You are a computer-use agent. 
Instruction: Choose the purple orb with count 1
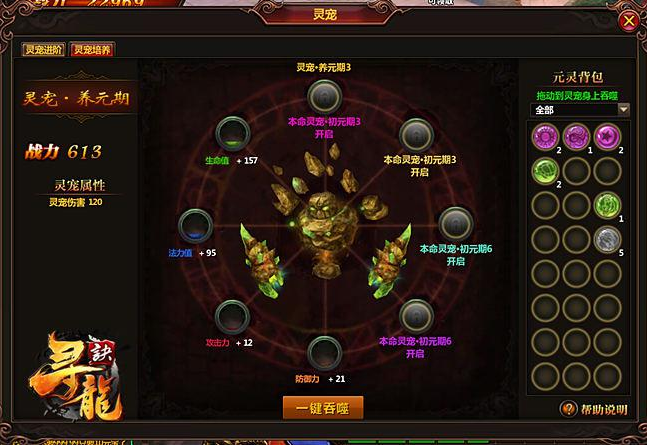click(577, 136)
